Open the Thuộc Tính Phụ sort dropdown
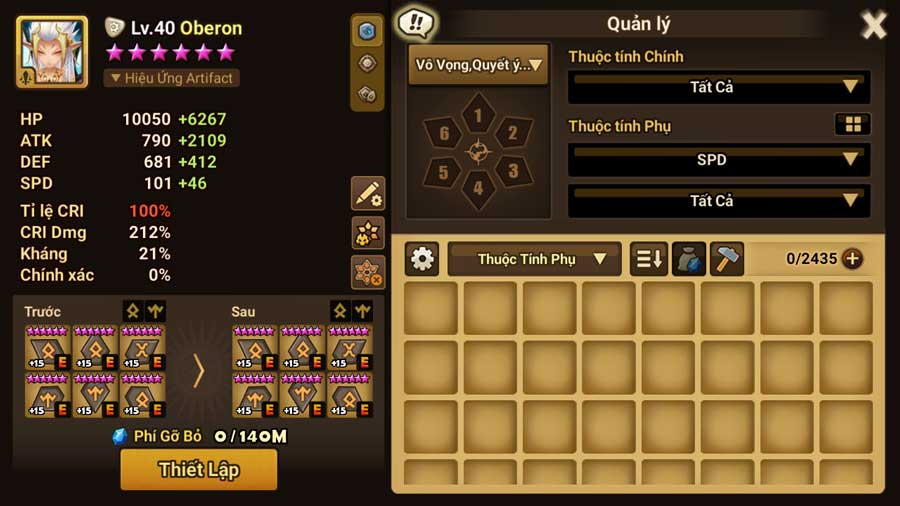The width and height of the screenshot is (900, 506). click(x=534, y=259)
